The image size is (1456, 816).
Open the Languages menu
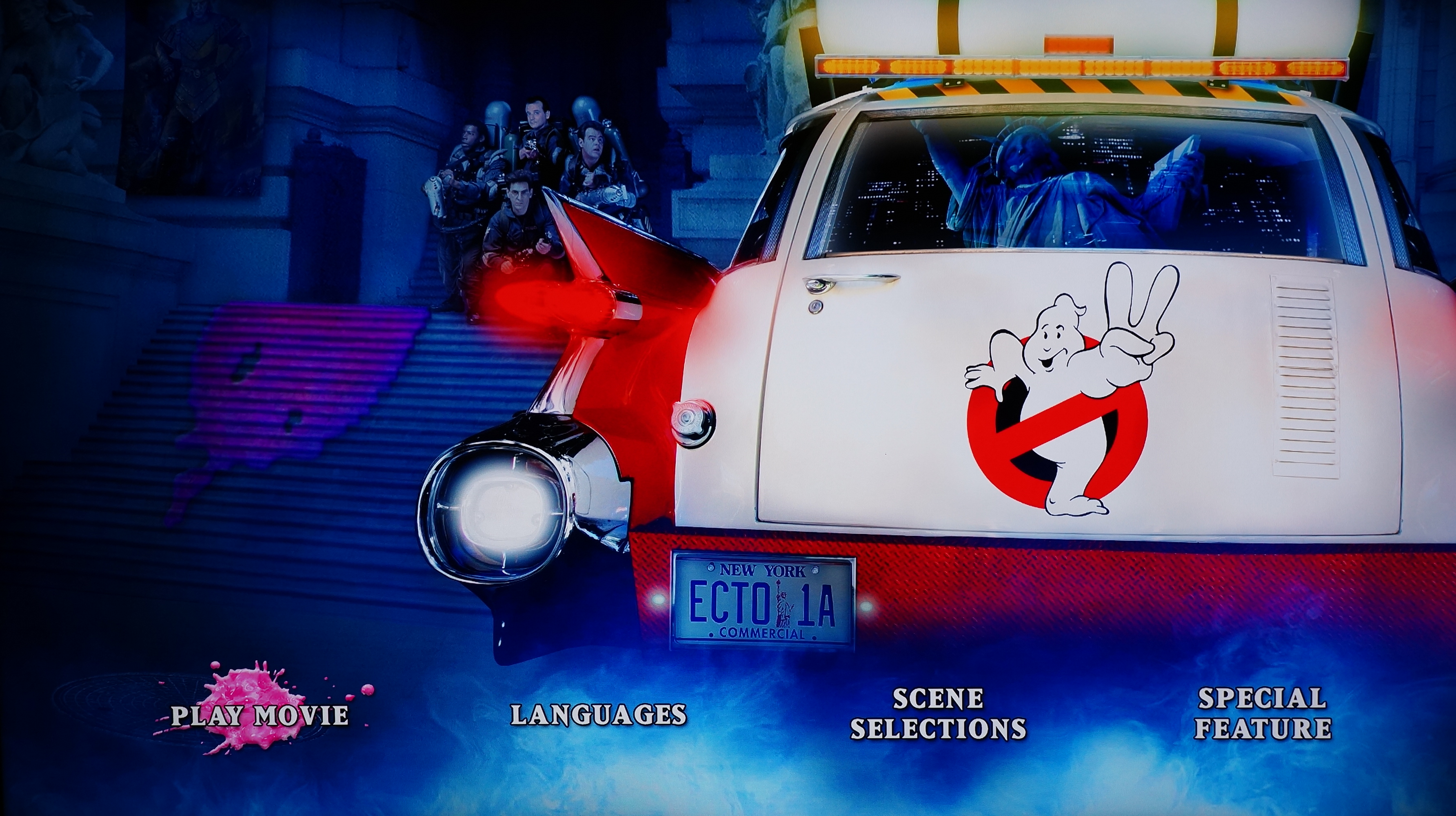(598, 715)
